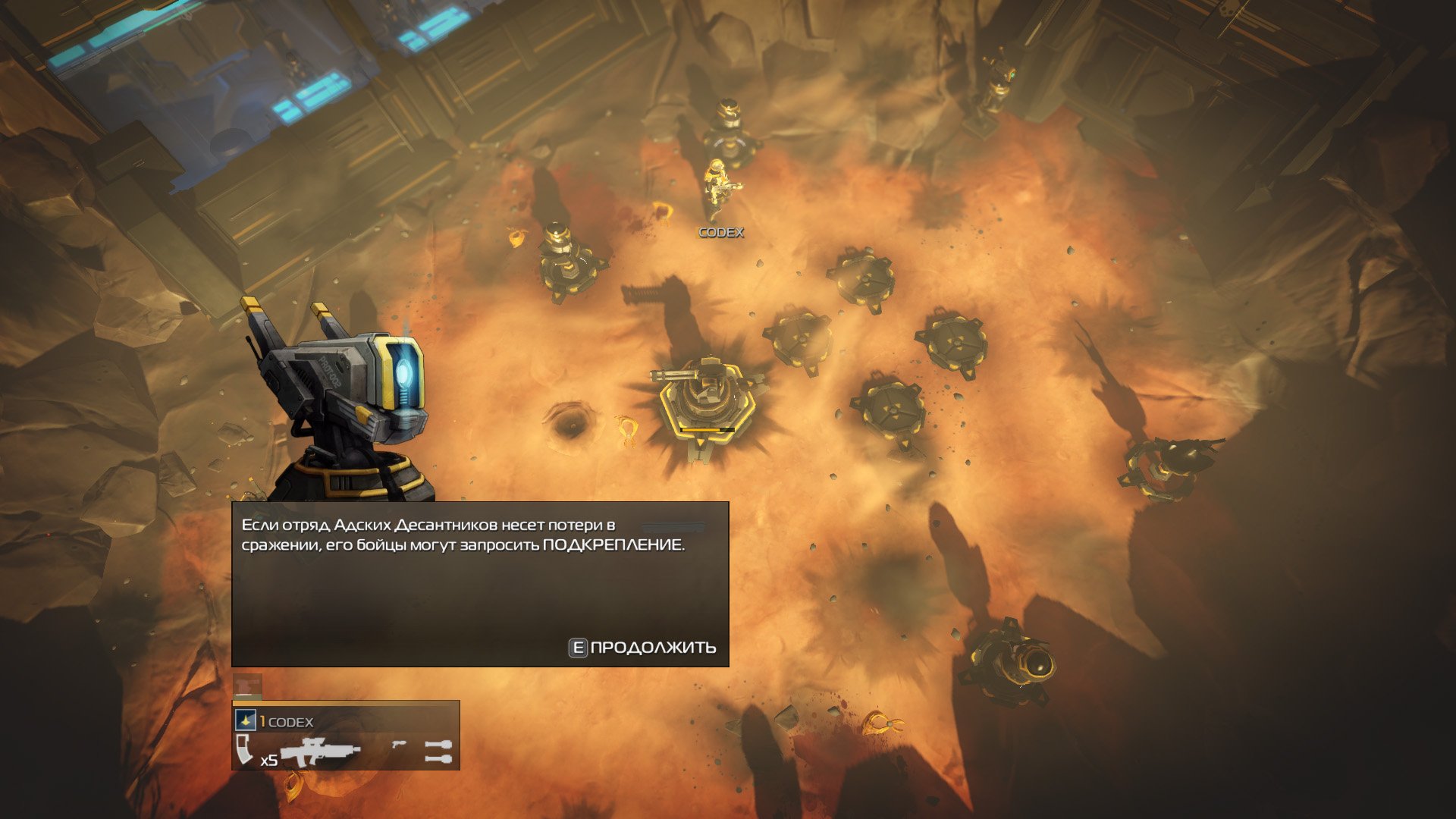The image size is (1456, 819).
Task: Select the stick grenades icon
Action: 438,752
